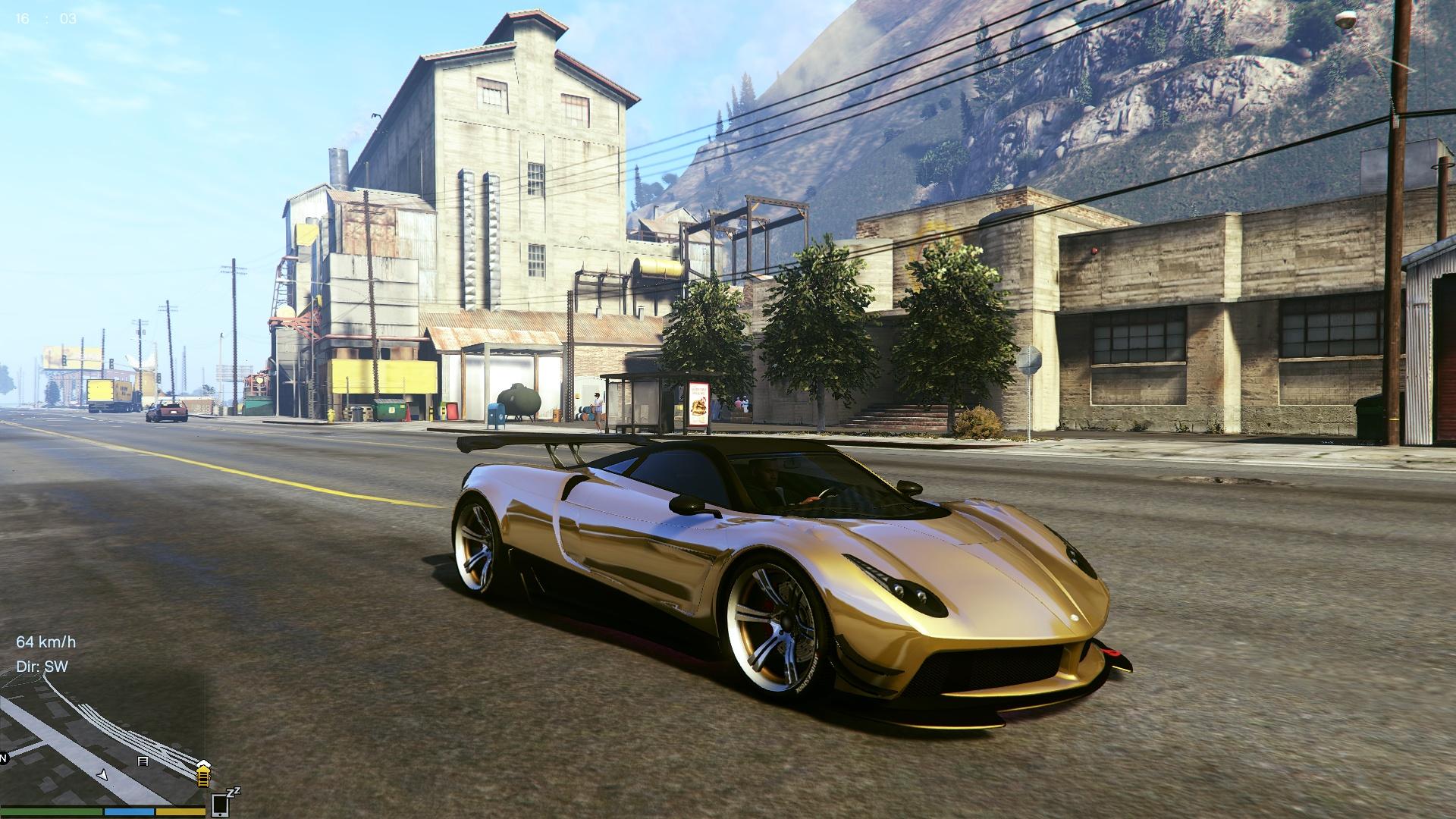Click the north compass marker on minimap

click(3, 758)
